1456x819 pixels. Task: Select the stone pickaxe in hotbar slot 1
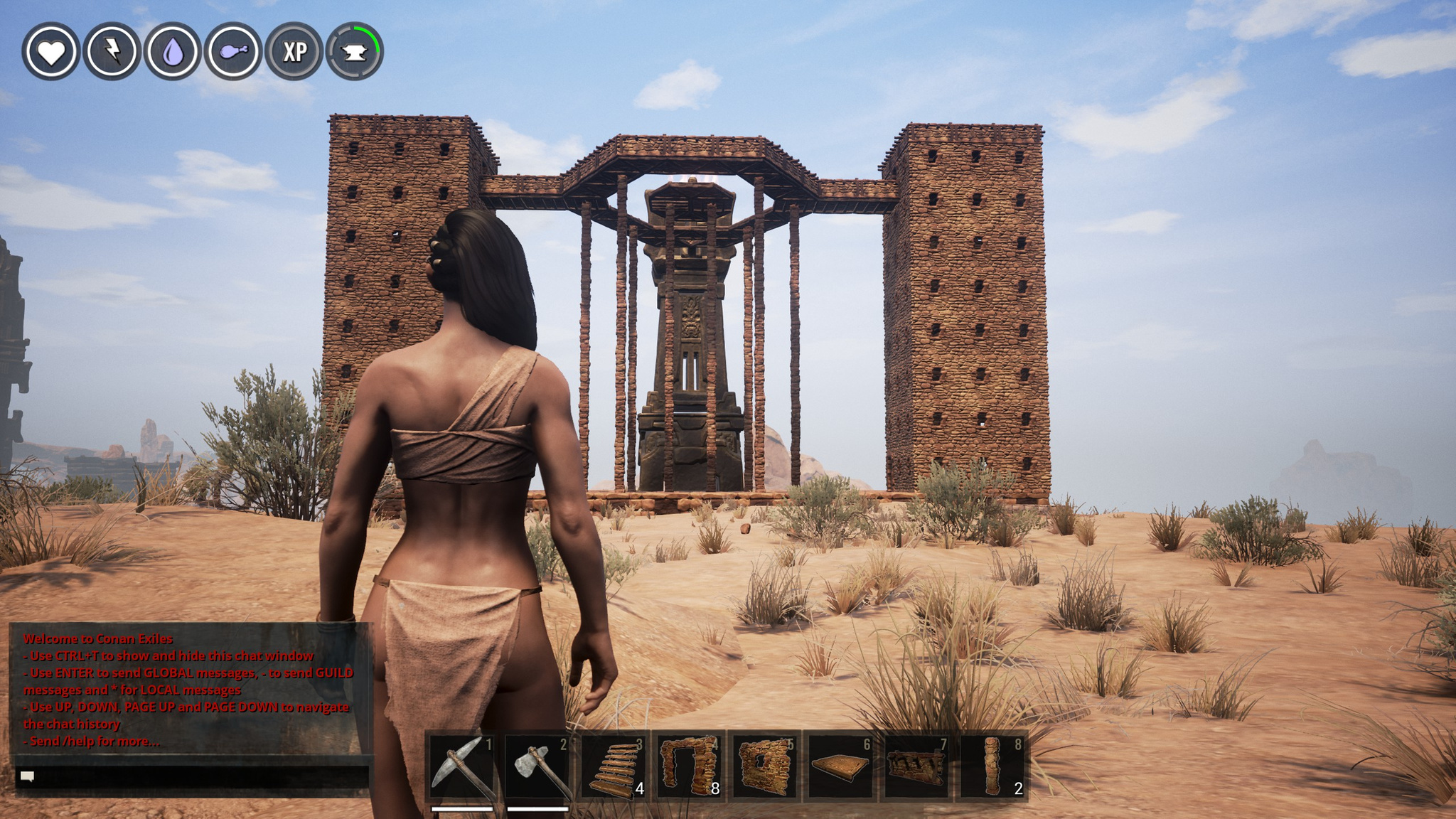462,766
